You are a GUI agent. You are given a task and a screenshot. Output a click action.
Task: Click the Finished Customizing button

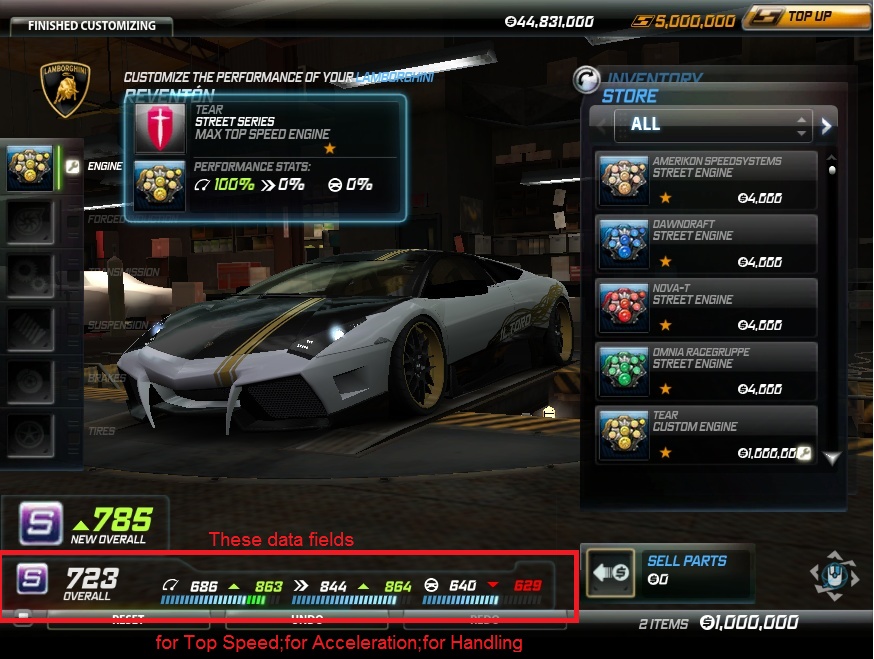[x=91, y=25]
